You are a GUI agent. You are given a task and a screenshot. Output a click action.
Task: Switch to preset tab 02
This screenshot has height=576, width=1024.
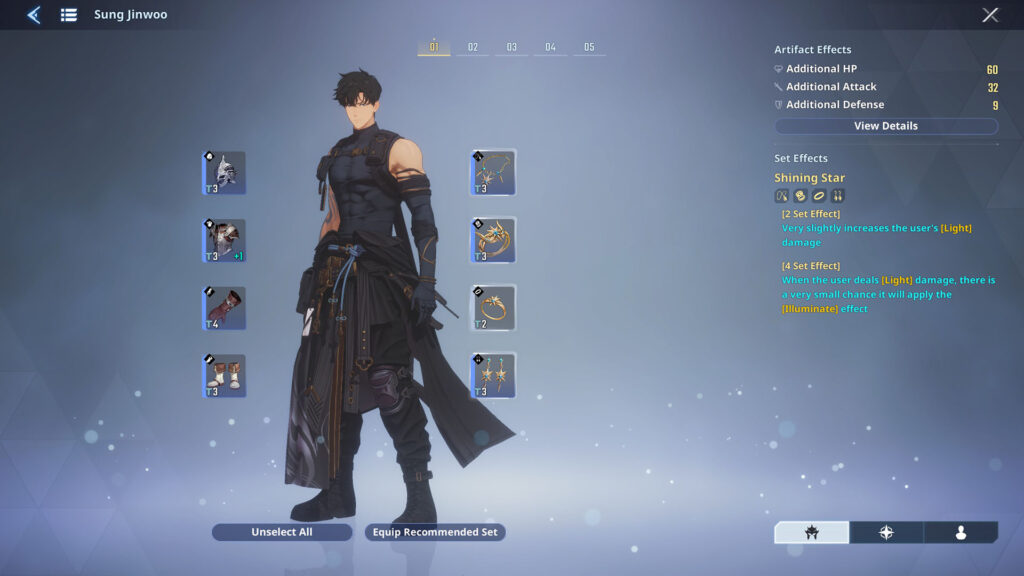click(x=473, y=47)
